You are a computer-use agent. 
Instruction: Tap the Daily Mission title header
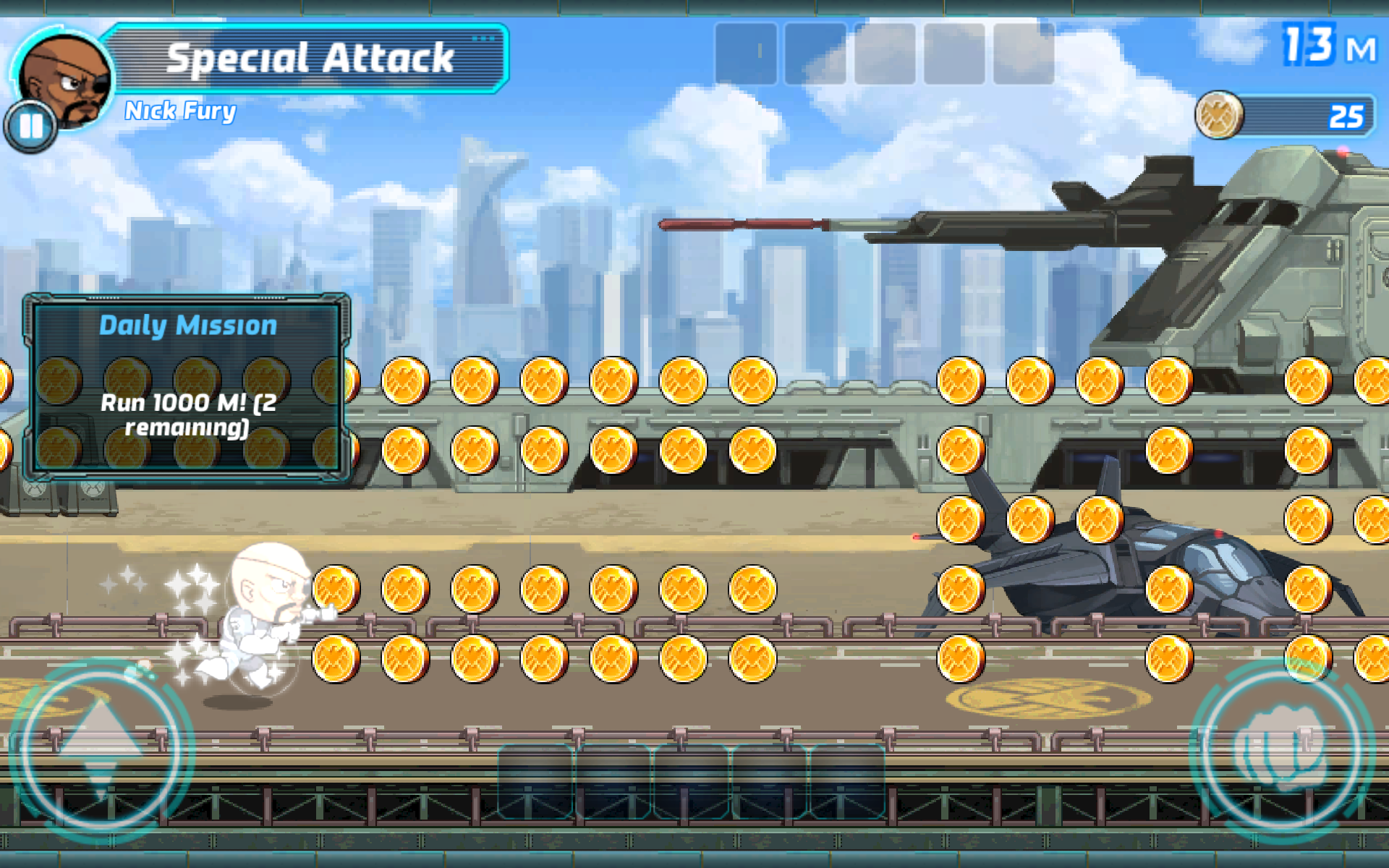[x=187, y=325]
